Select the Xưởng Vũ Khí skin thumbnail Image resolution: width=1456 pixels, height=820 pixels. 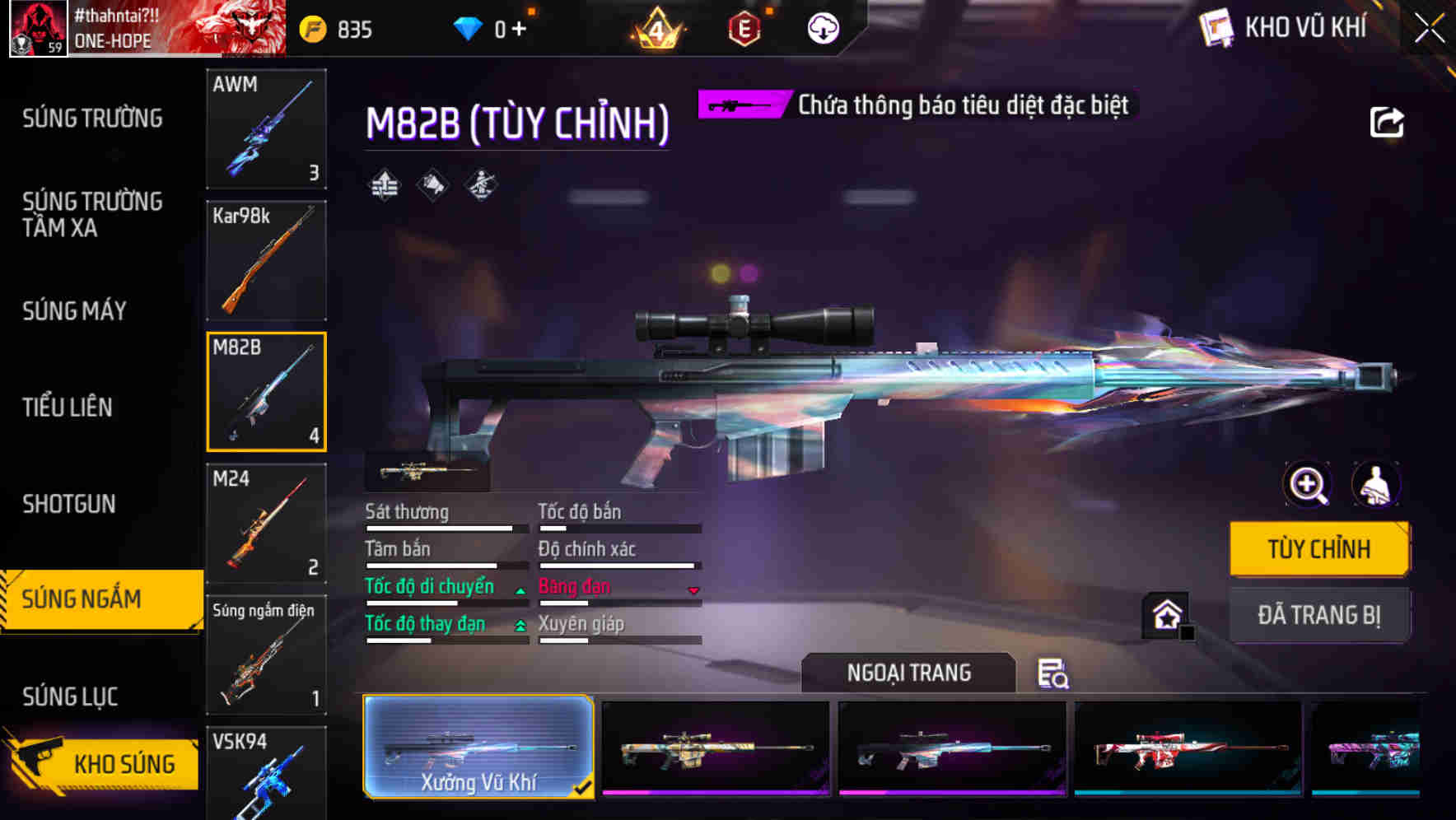coord(478,748)
